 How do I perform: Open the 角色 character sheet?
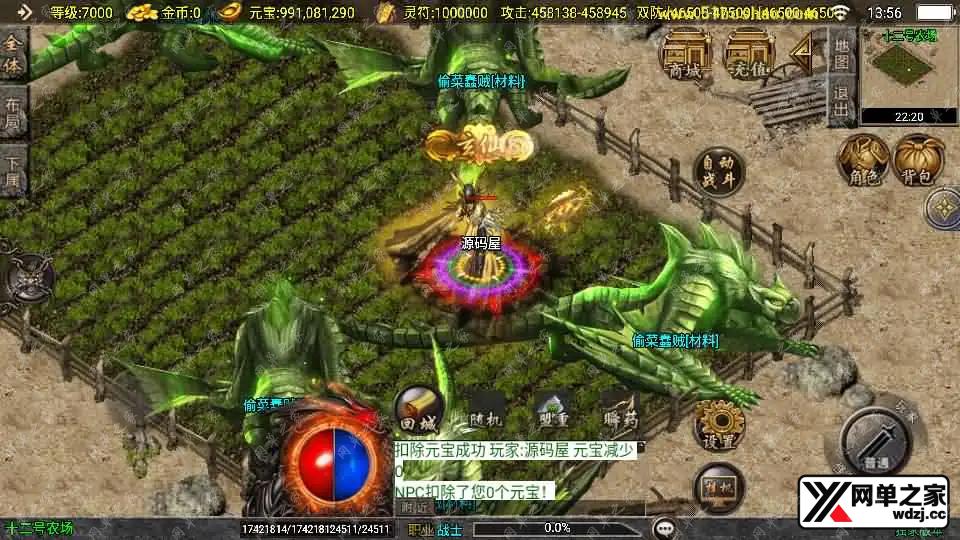point(863,161)
